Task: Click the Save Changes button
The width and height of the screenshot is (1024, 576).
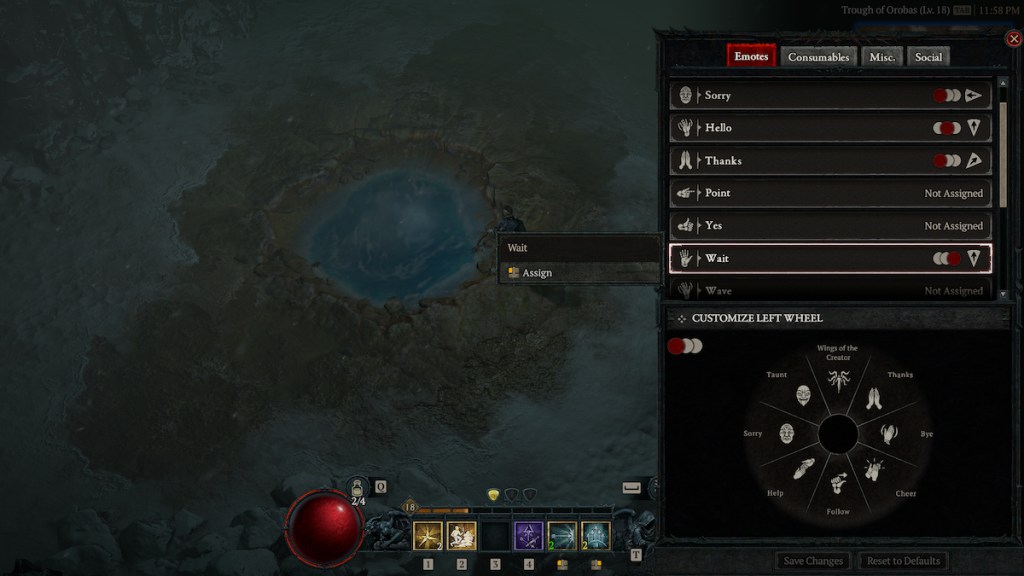Action: click(x=814, y=561)
